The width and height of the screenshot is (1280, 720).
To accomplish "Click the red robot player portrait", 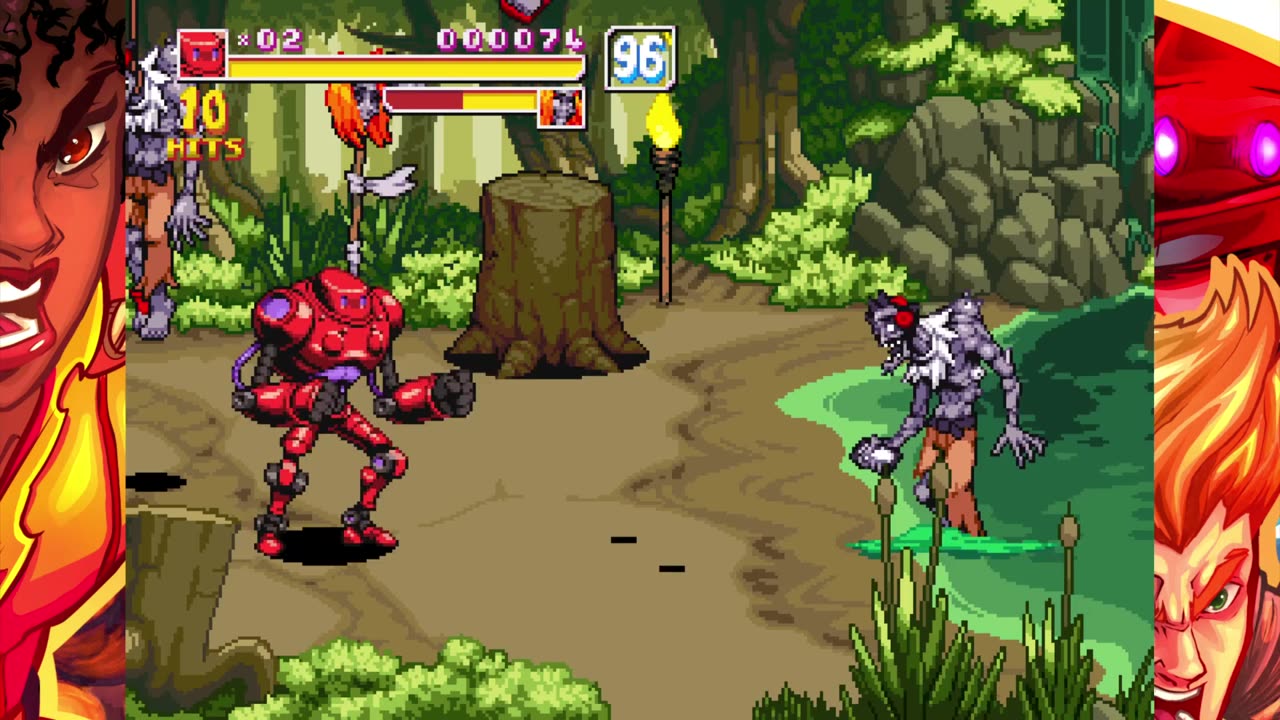I will pyautogui.click(x=202, y=54).
